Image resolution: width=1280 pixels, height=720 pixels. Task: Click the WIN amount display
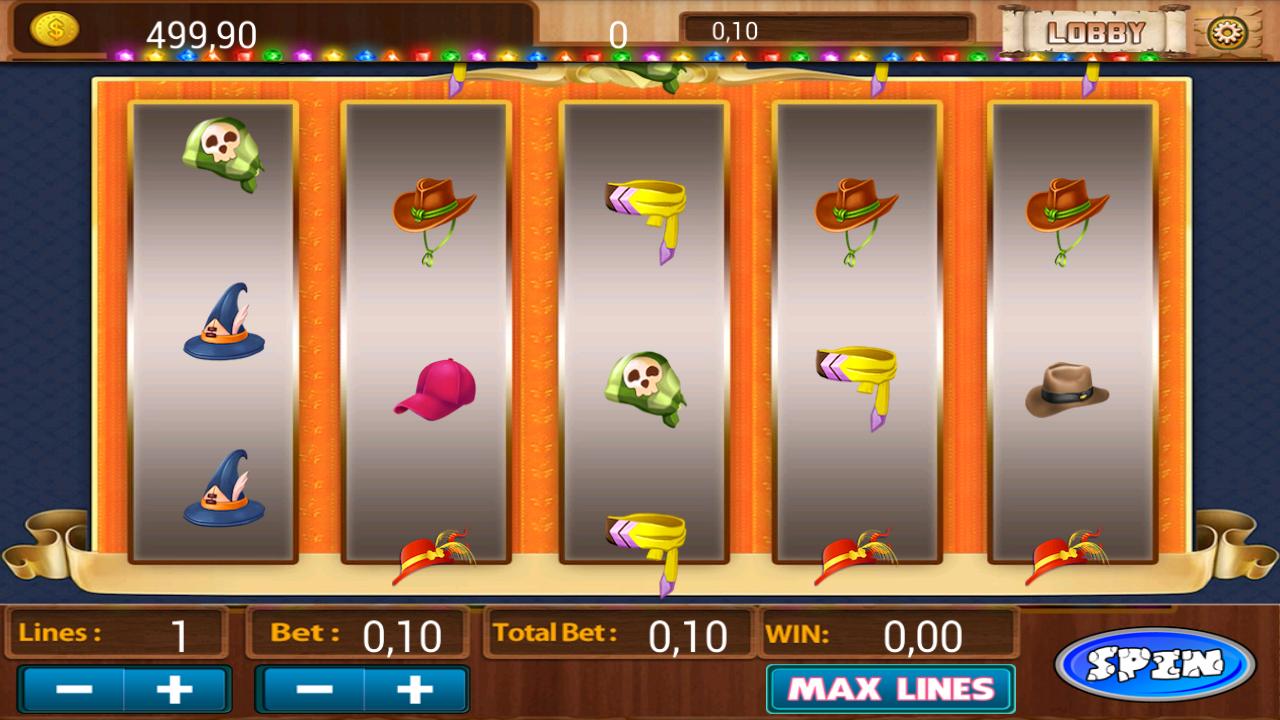click(x=922, y=635)
